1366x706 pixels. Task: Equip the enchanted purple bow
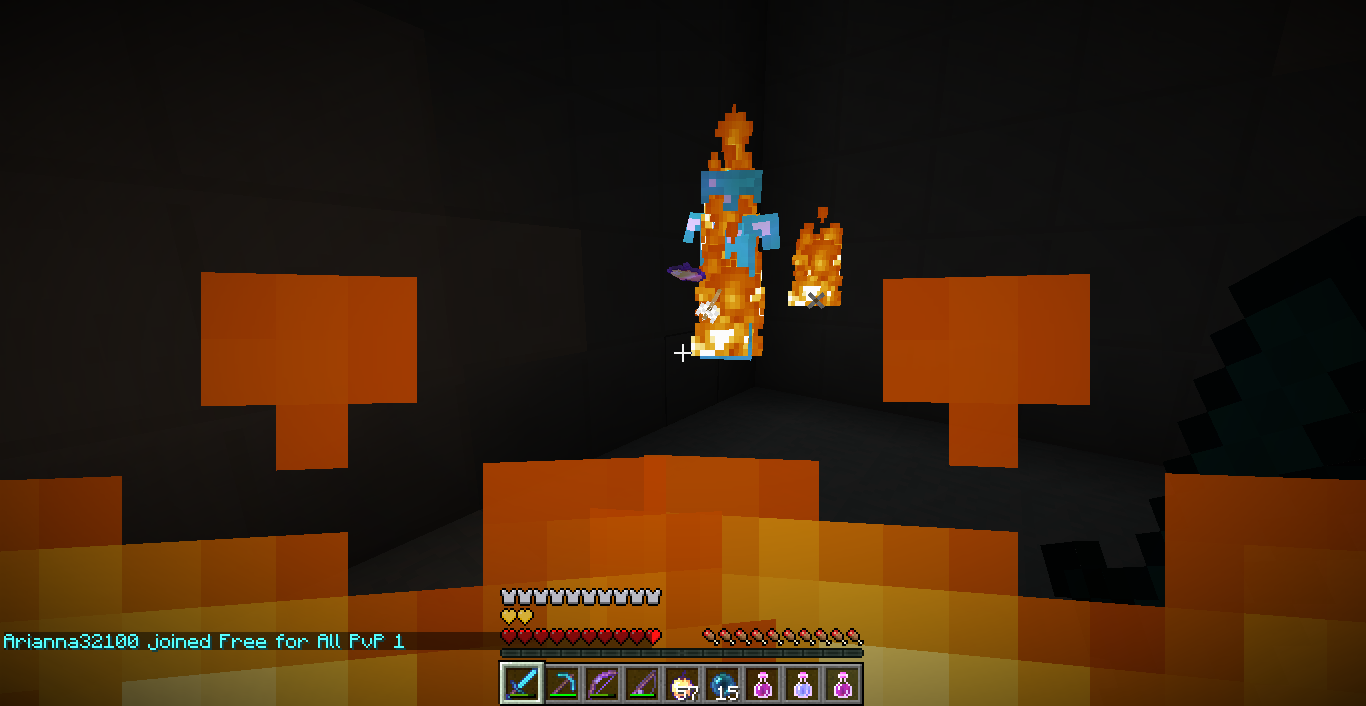[602, 684]
